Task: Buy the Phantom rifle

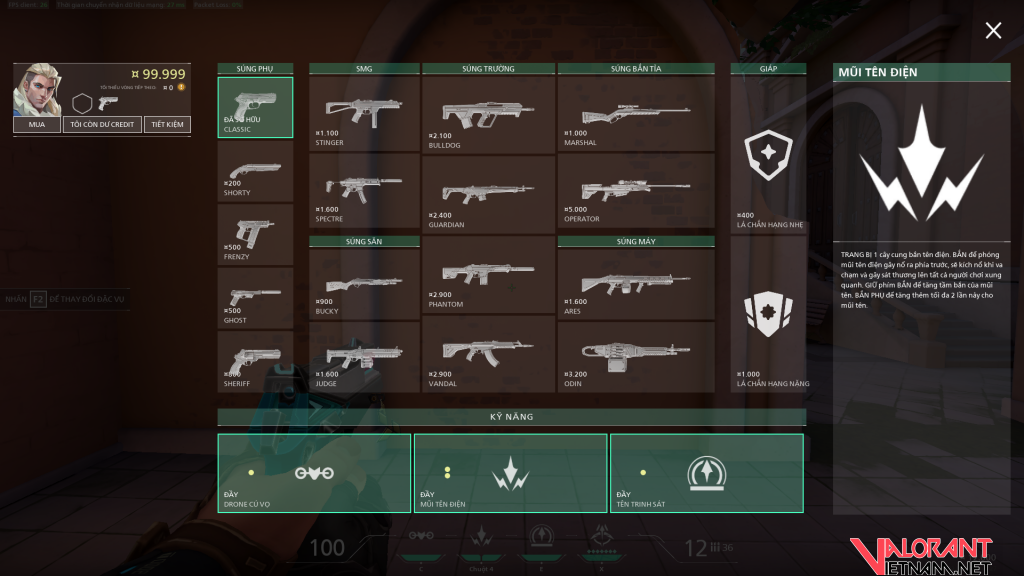Action: [488, 273]
